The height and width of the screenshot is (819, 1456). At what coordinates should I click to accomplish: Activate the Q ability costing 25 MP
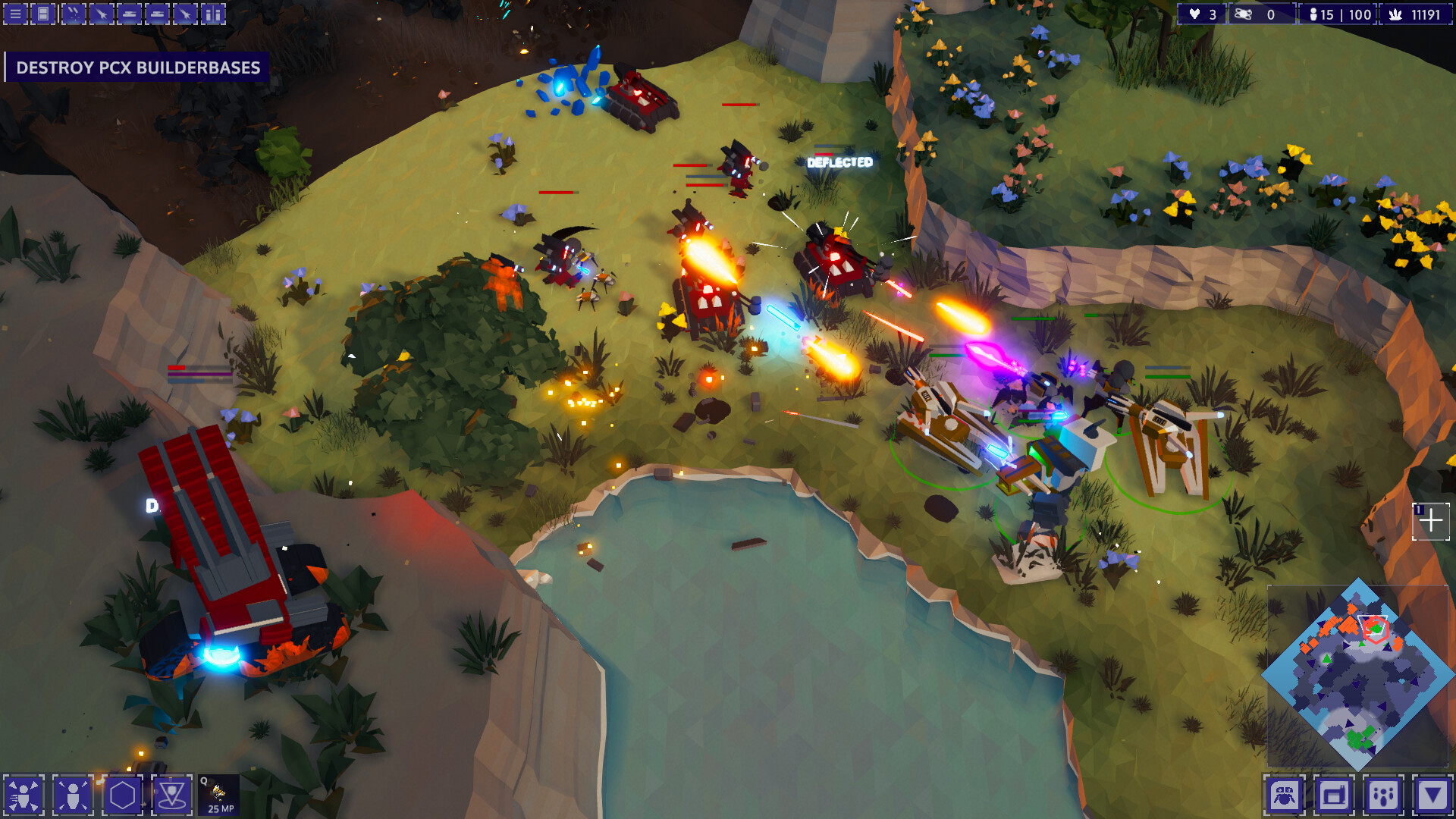tap(218, 795)
